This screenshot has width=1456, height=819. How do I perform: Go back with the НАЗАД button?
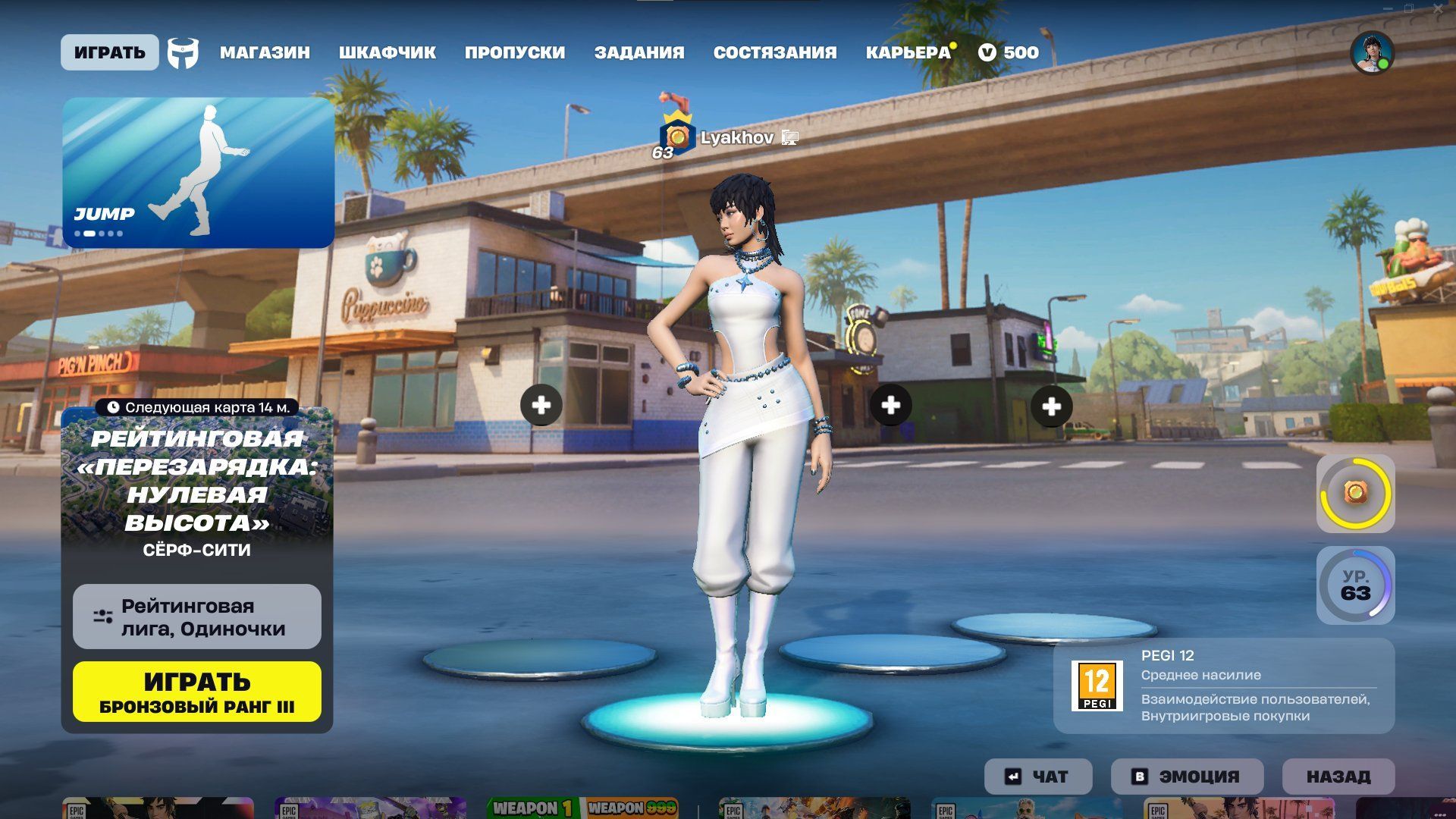click(1338, 777)
